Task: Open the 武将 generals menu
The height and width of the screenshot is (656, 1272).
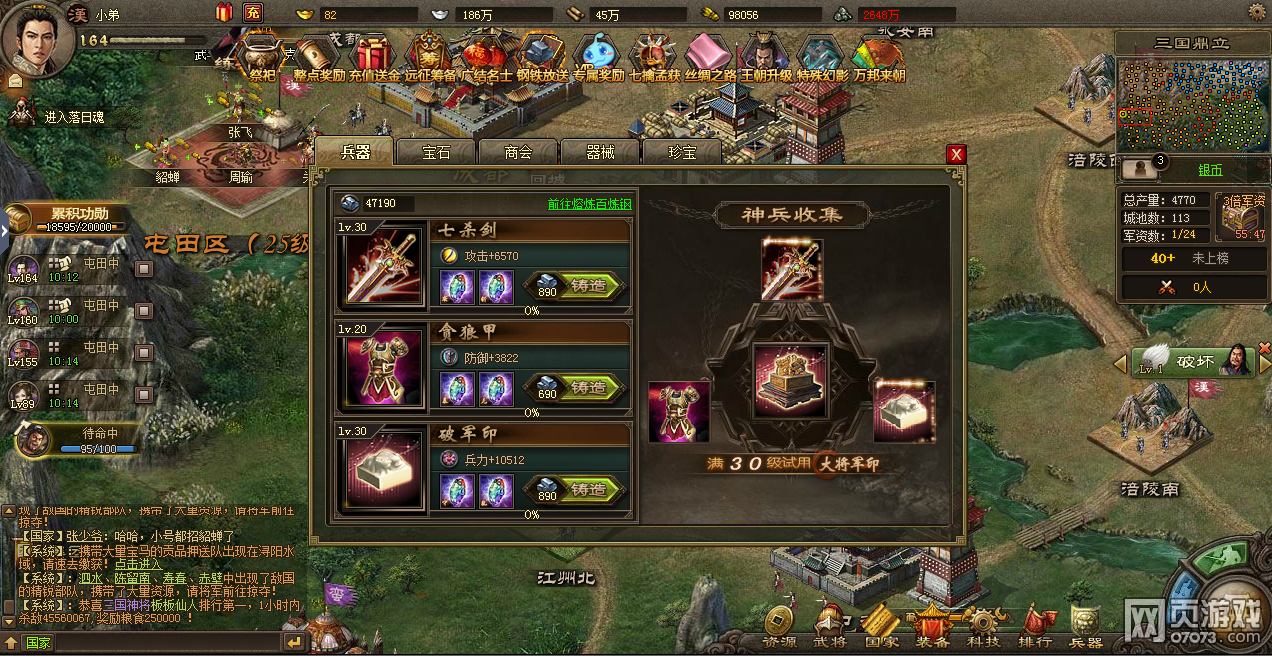Action: pos(829,626)
